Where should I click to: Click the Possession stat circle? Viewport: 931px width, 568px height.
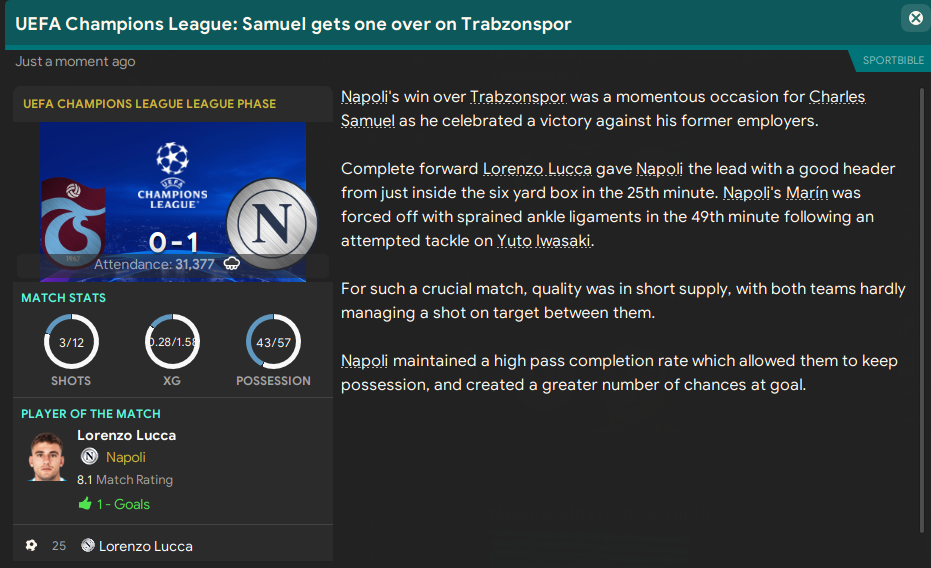[273, 343]
